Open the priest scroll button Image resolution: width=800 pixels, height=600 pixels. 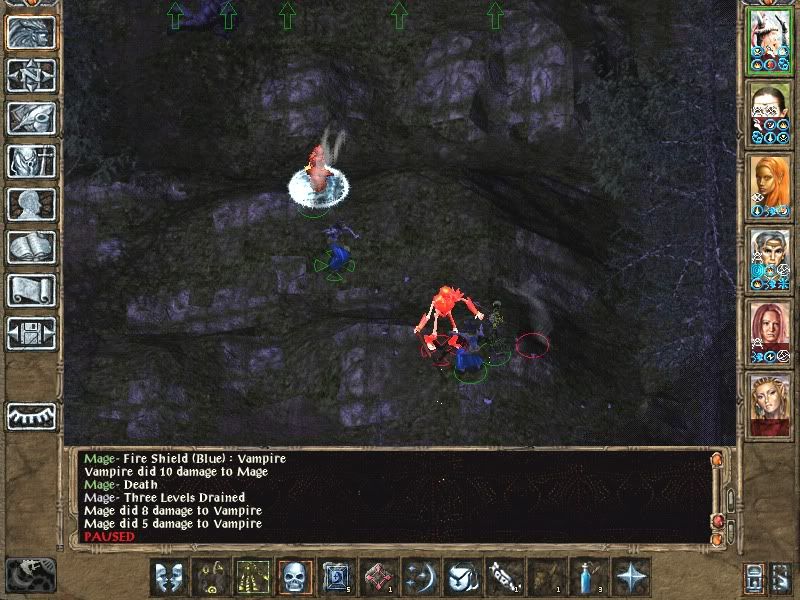(x=31, y=290)
